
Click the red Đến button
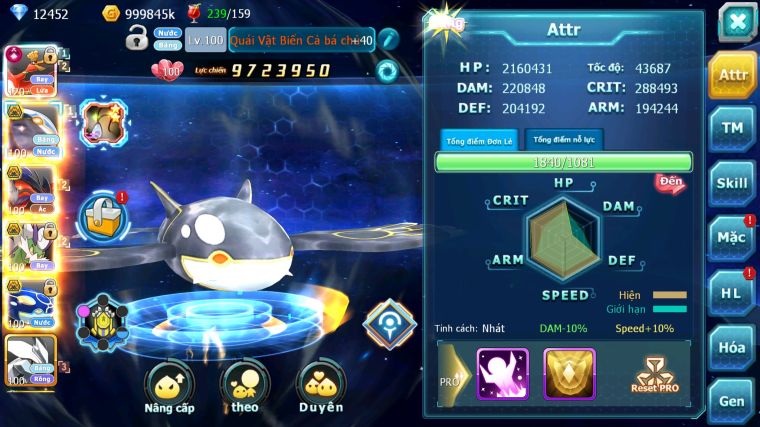(x=669, y=183)
